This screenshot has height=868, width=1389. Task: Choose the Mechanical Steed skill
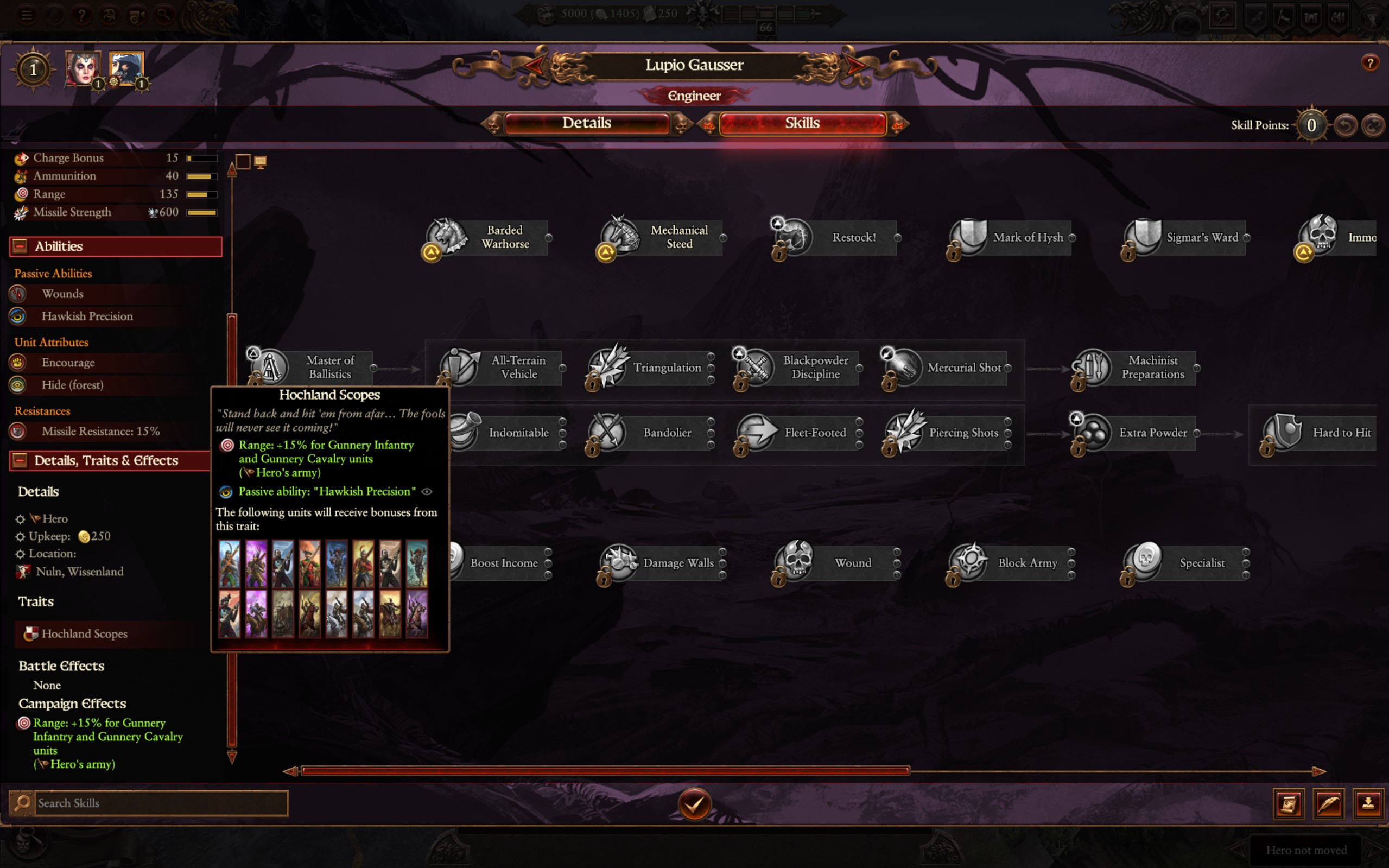coord(662,237)
